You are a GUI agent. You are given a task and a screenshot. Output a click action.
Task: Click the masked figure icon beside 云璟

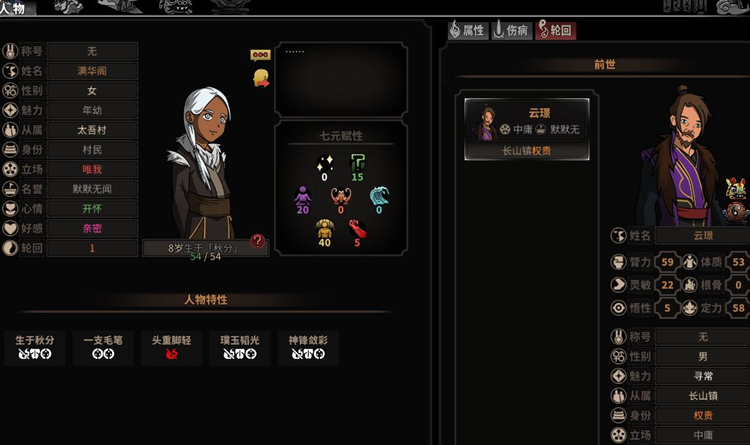[737, 187]
